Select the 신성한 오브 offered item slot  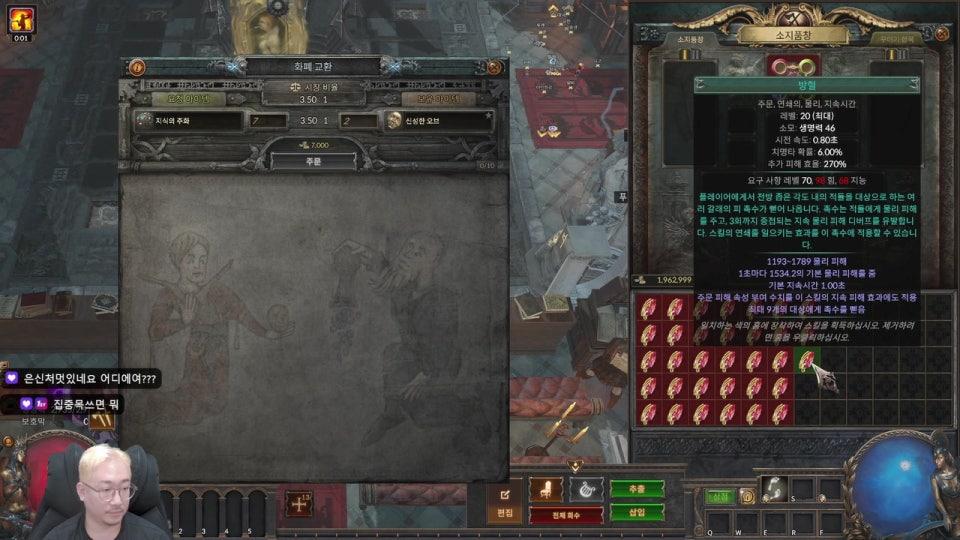point(438,121)
